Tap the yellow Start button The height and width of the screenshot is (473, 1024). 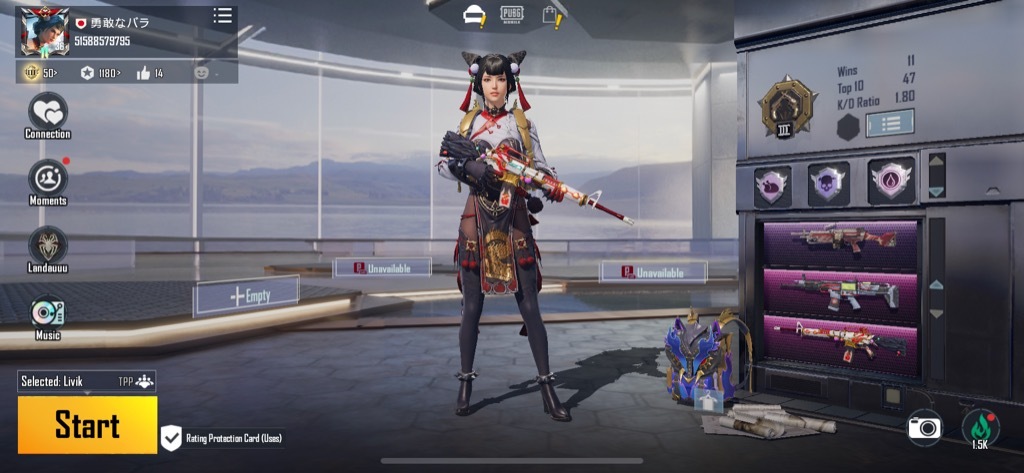(x=87, y=424)
